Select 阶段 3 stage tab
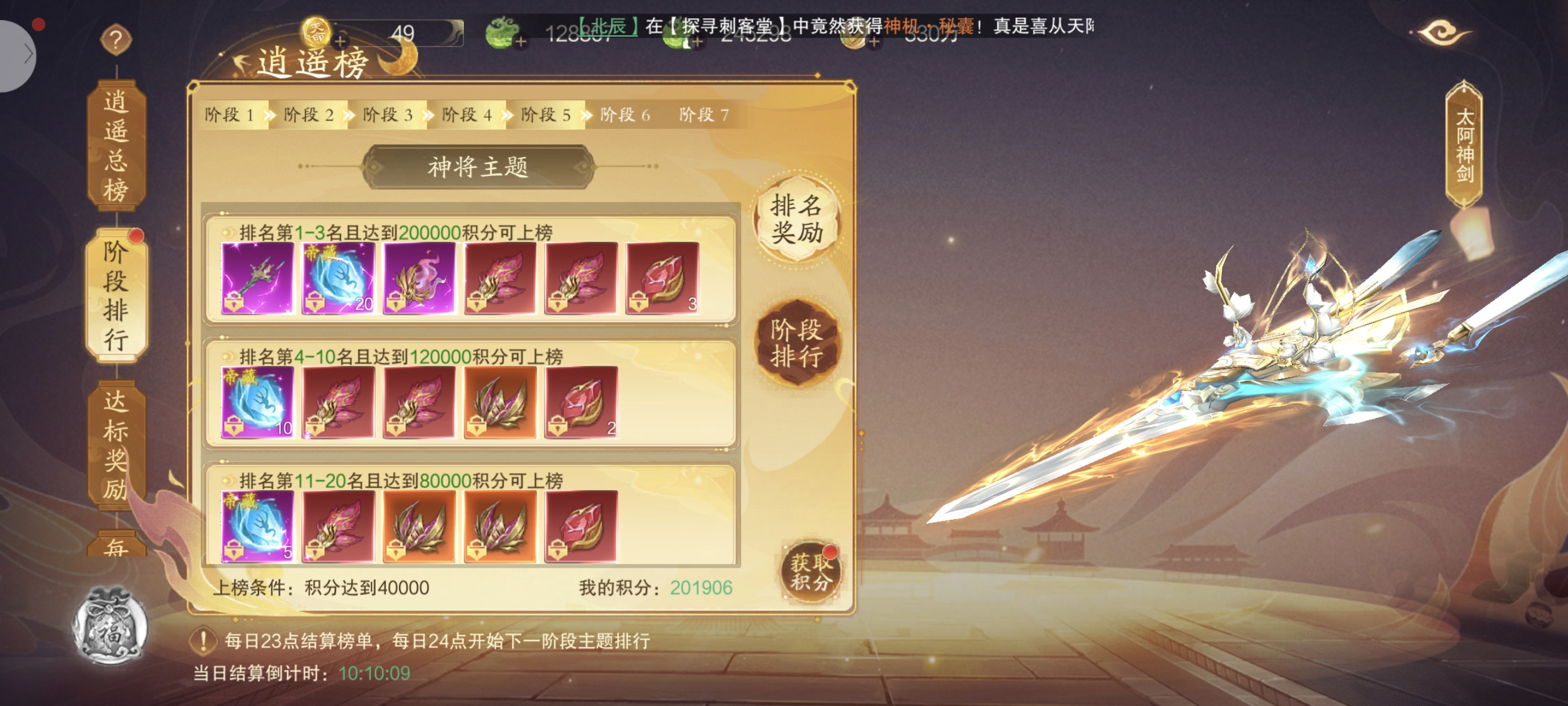 click(x=388, y=114)
